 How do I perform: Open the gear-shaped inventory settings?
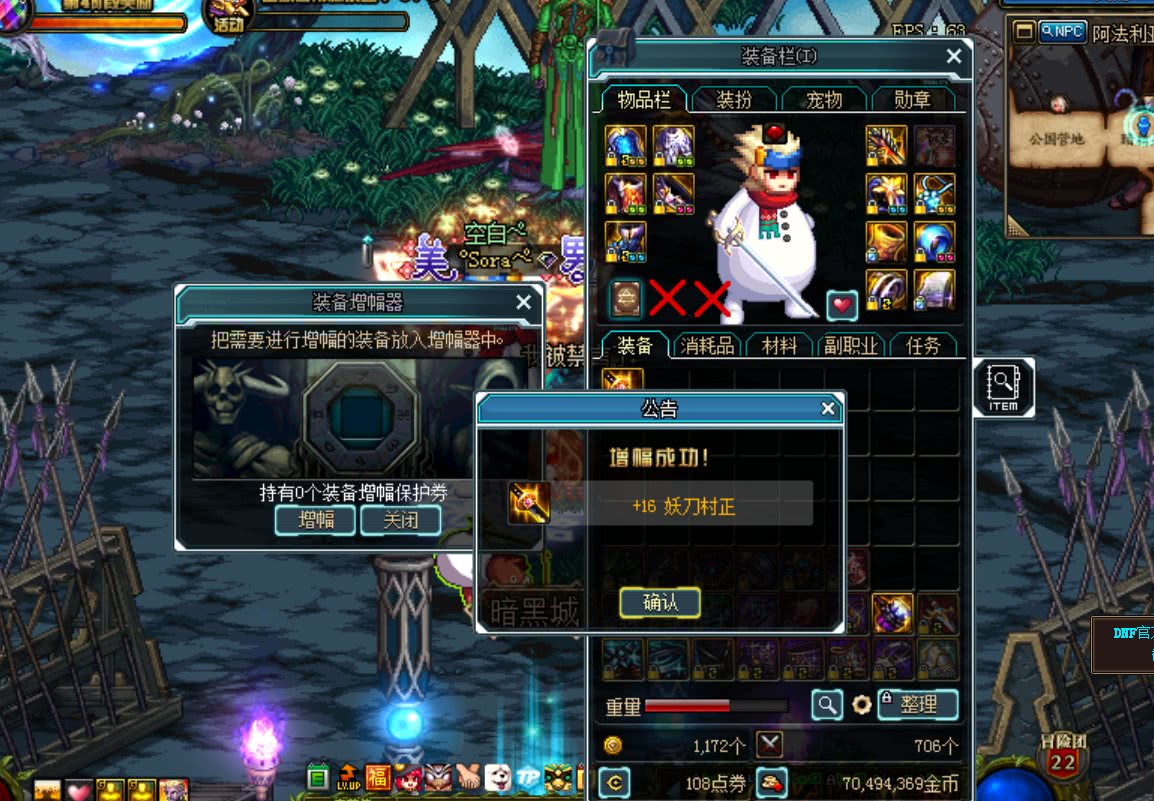(861, 705)
